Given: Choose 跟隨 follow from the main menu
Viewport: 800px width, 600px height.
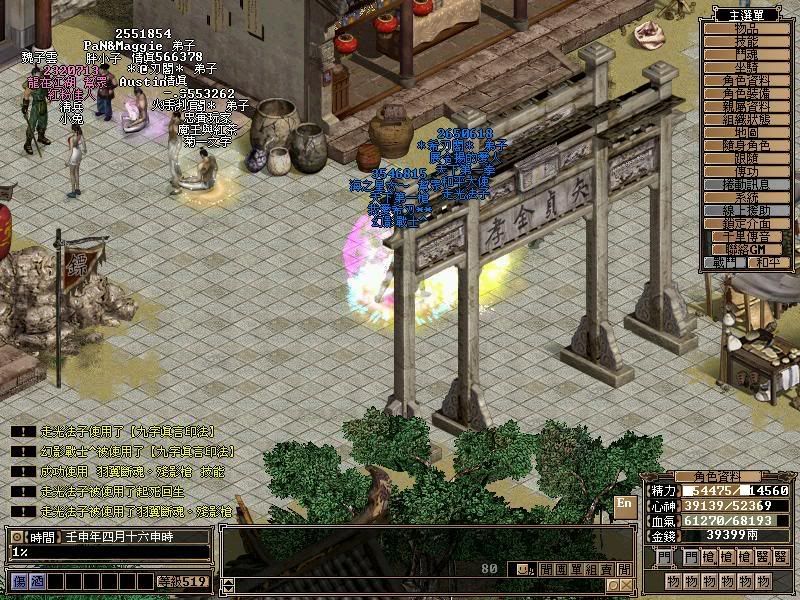Looking at the screenshot, I should tap(747, 158).
